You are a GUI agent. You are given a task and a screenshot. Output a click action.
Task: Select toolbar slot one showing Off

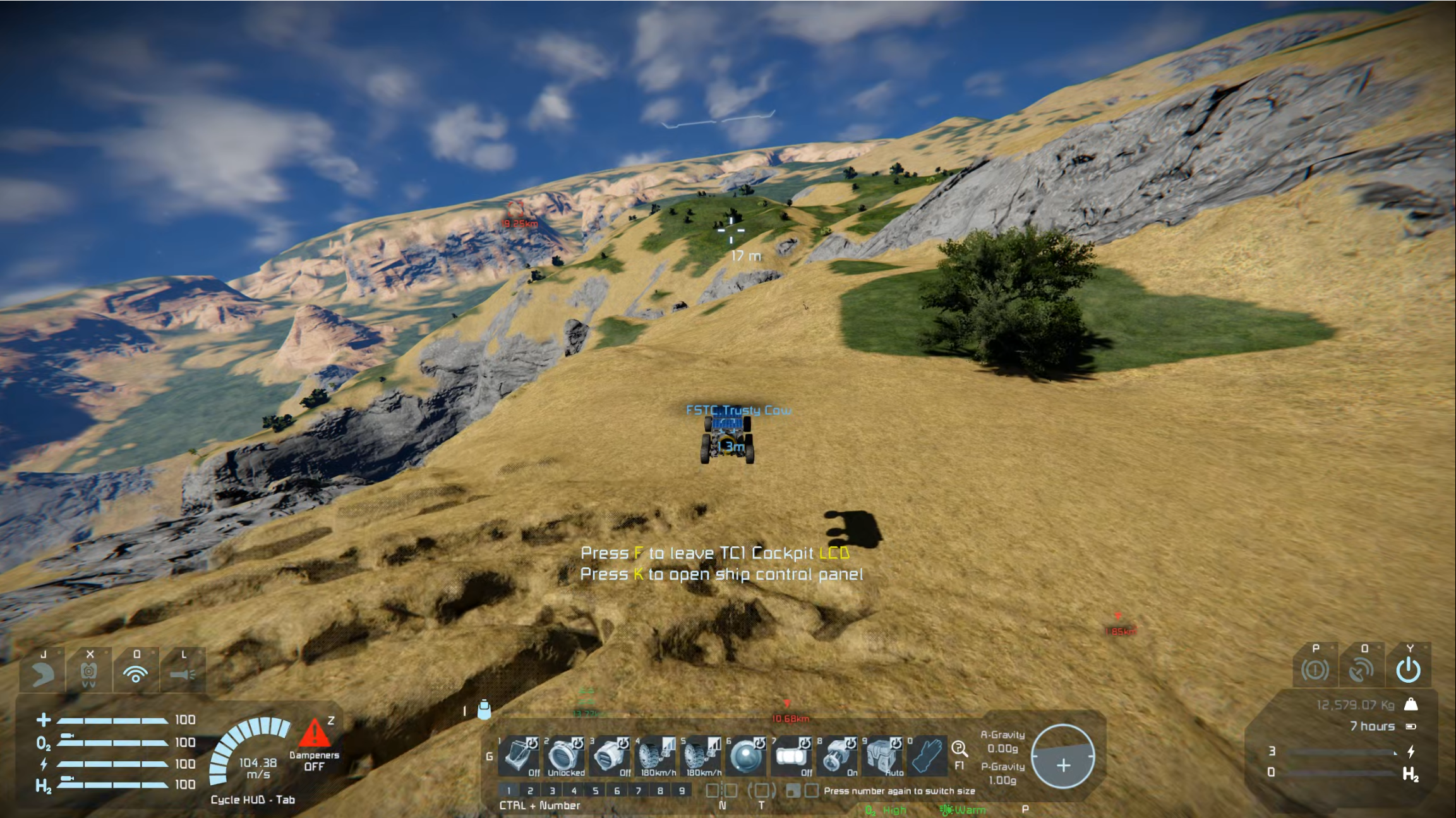pos(519,755)
